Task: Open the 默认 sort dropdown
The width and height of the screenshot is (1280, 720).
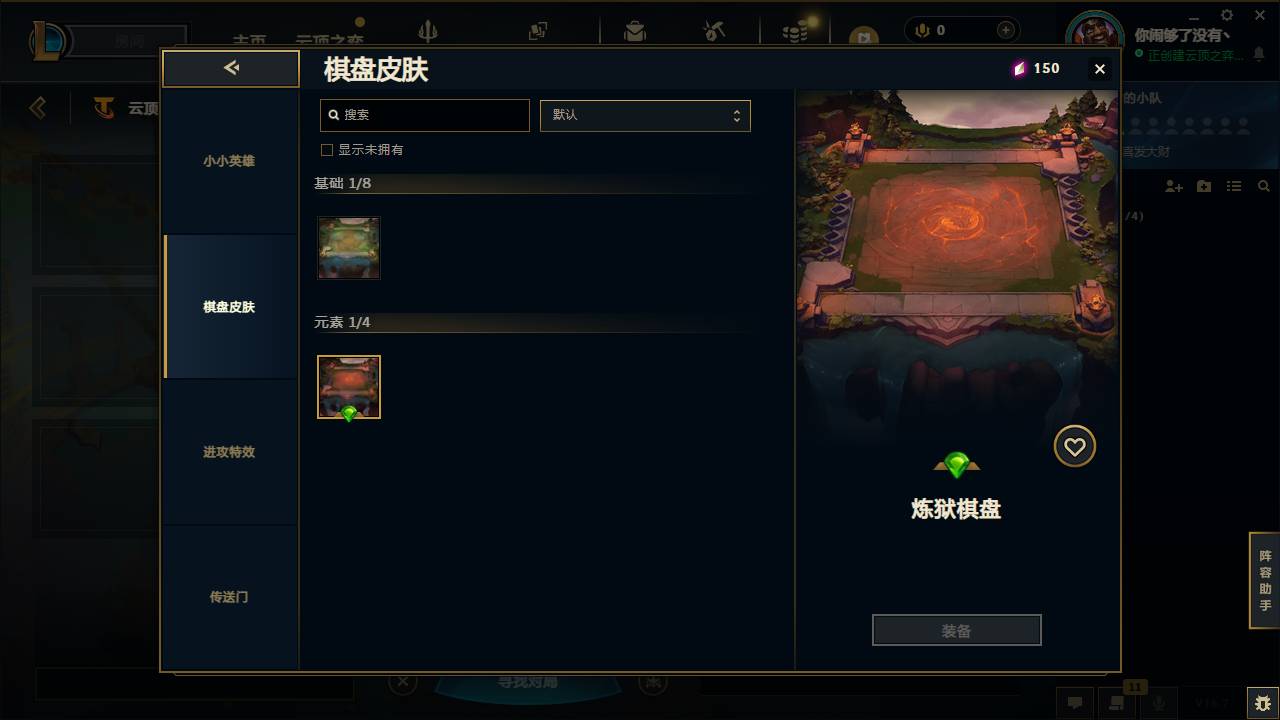Action: (x=645, y=115)
